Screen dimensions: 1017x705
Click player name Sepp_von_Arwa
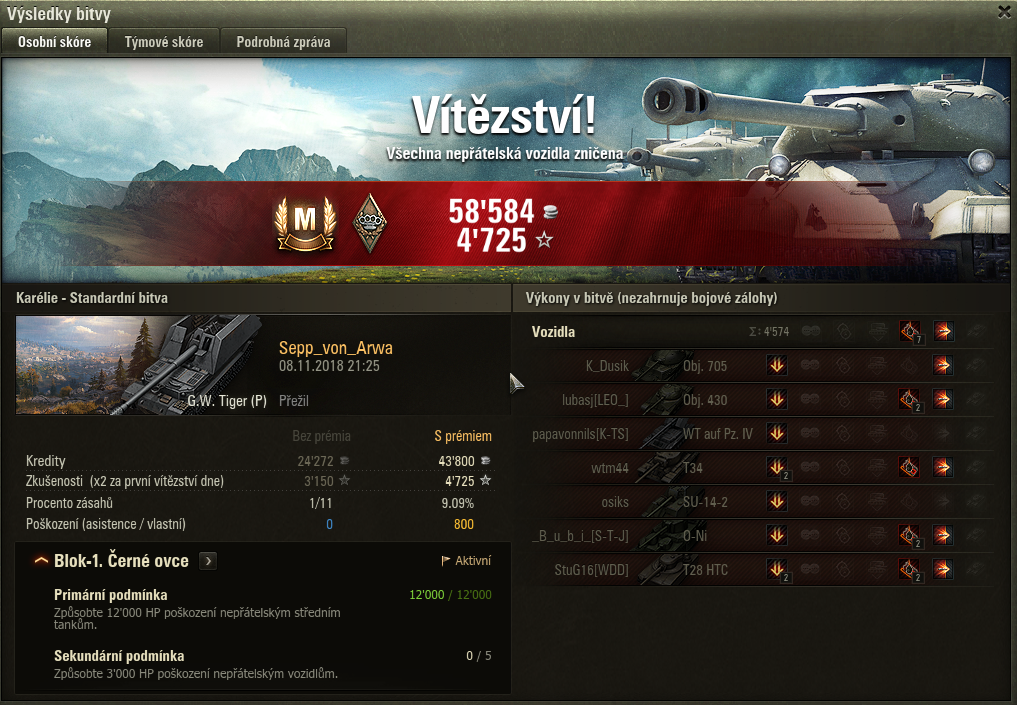click(x=335, y=348)
